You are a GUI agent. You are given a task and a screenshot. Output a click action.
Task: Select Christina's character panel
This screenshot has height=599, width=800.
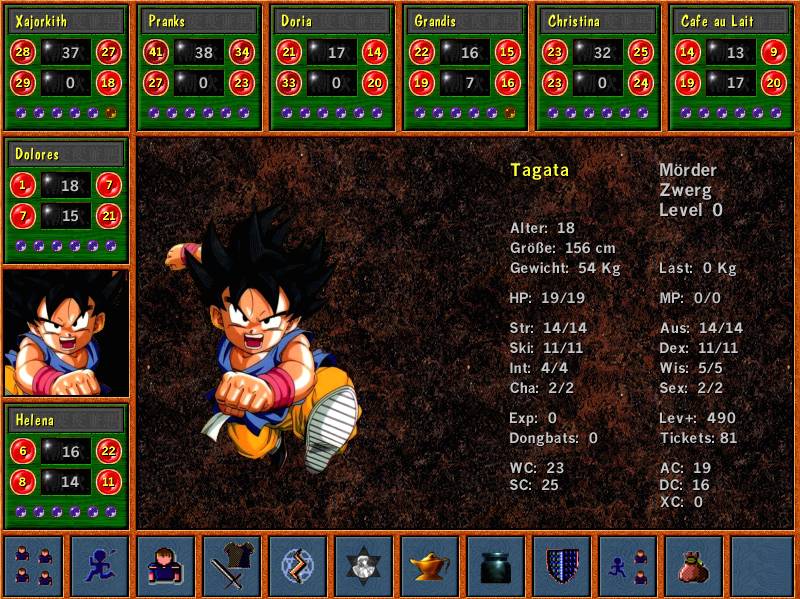pyautogui.click(x=599, y=67)
